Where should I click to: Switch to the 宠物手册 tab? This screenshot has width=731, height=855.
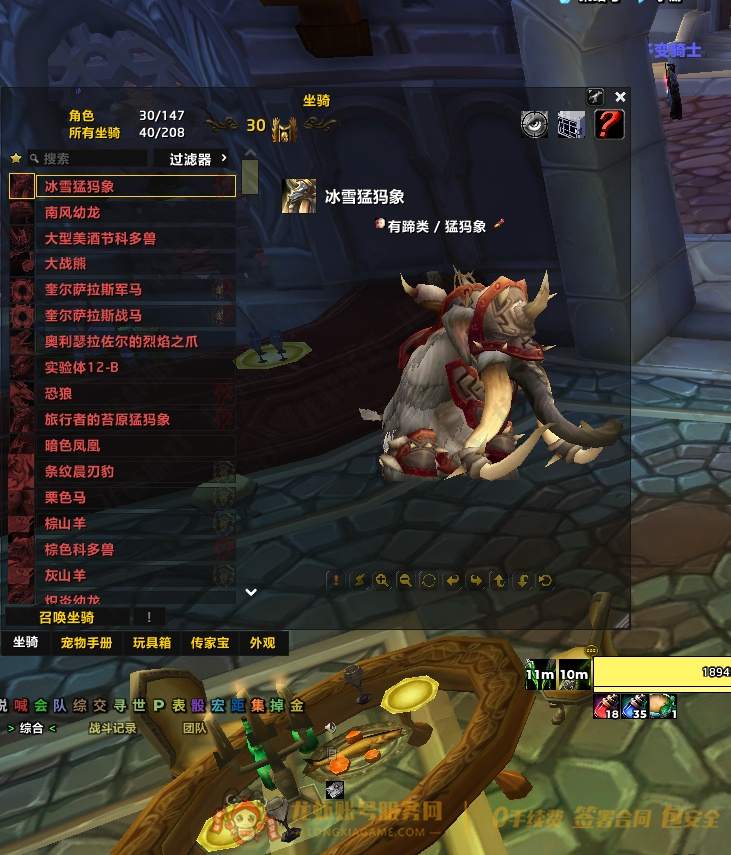(86, 643)
